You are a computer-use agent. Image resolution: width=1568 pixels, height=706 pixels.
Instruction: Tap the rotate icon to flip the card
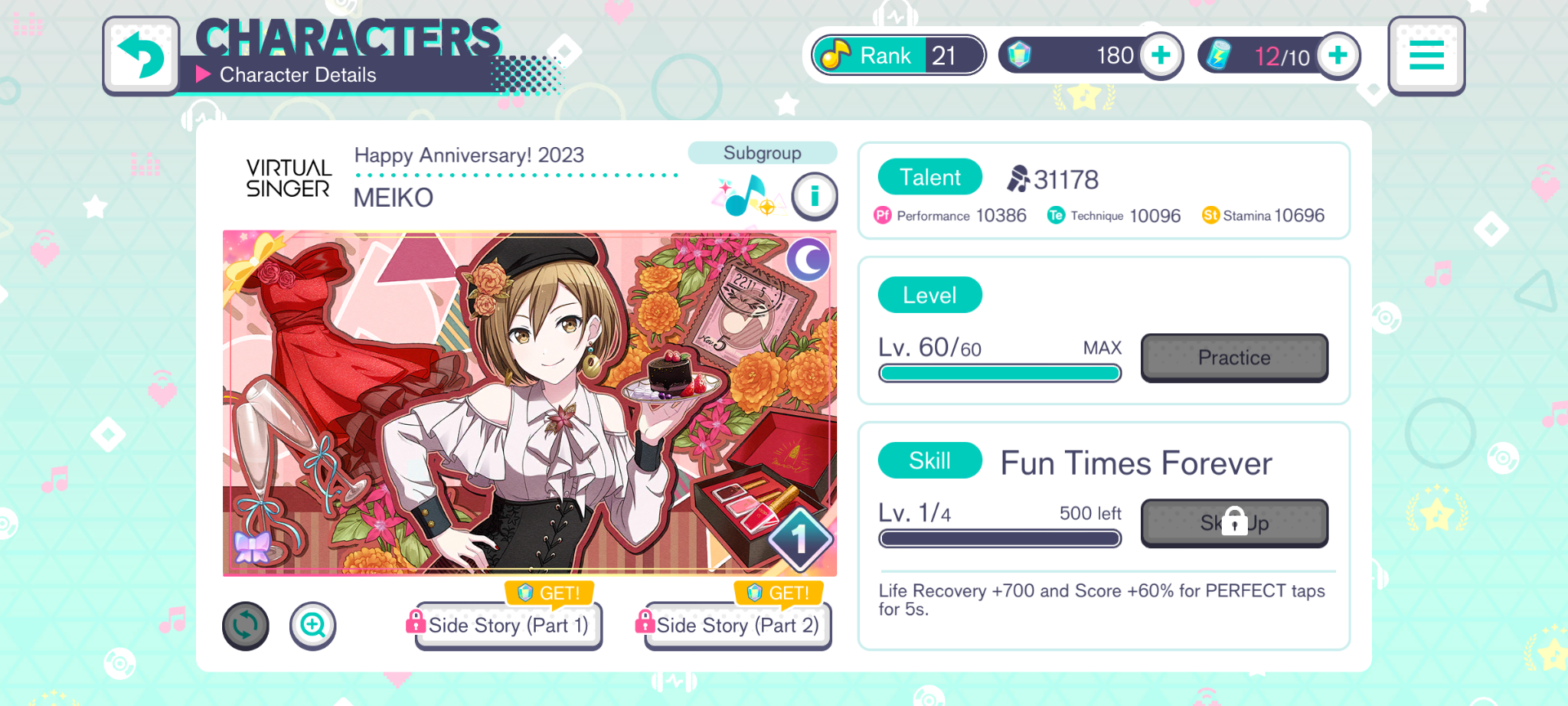245,625
